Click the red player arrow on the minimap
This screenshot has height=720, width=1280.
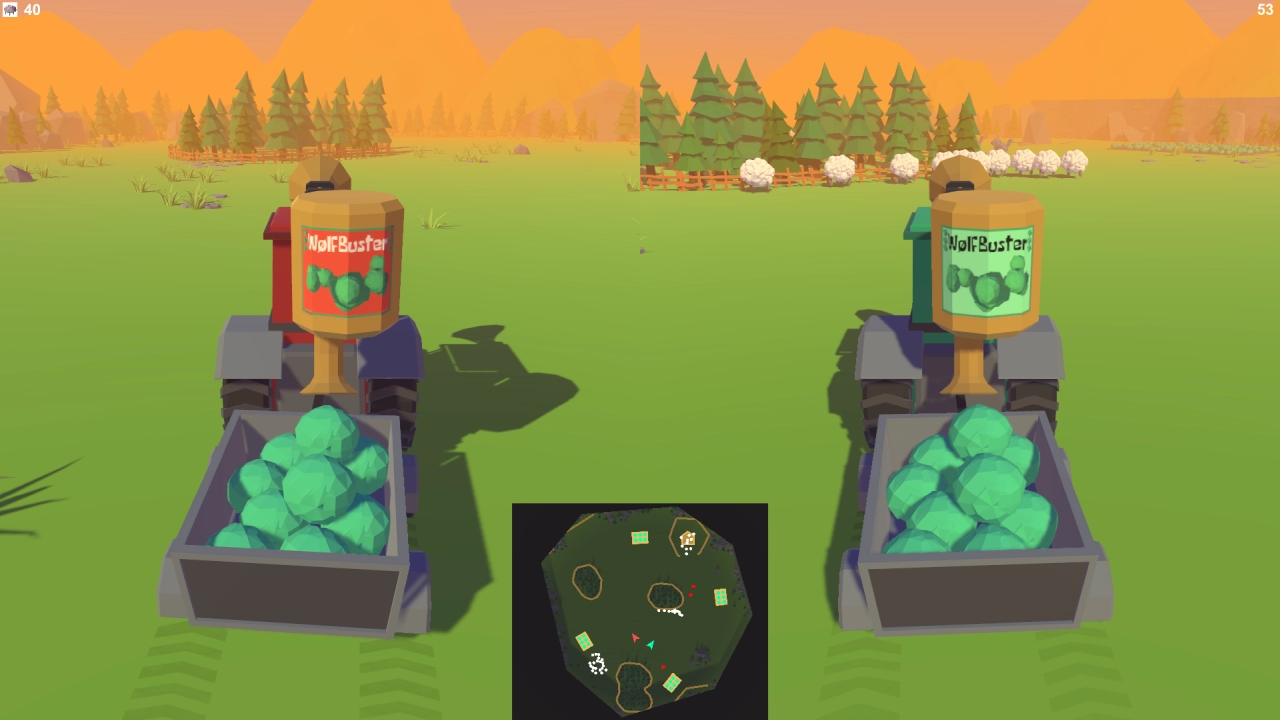pyautogui.click(x=635, y=638)
